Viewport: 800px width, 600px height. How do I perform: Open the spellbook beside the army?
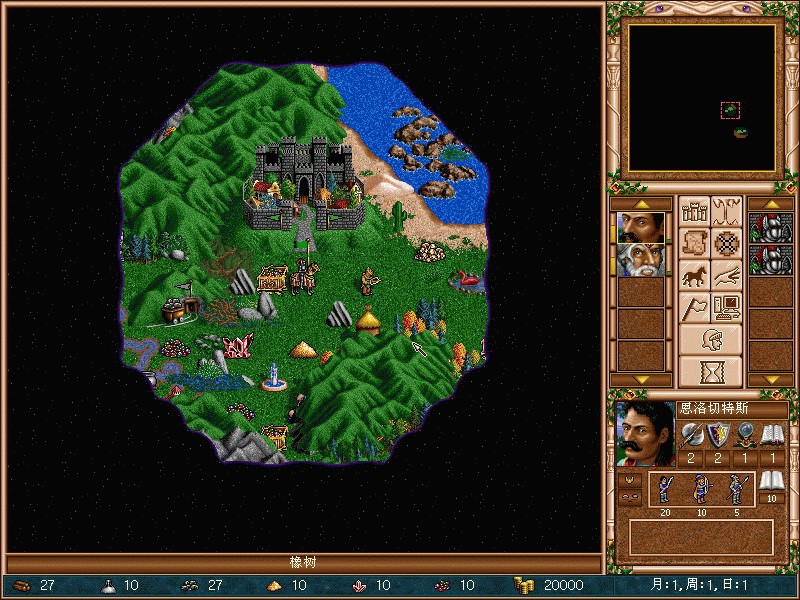[772, 484]
